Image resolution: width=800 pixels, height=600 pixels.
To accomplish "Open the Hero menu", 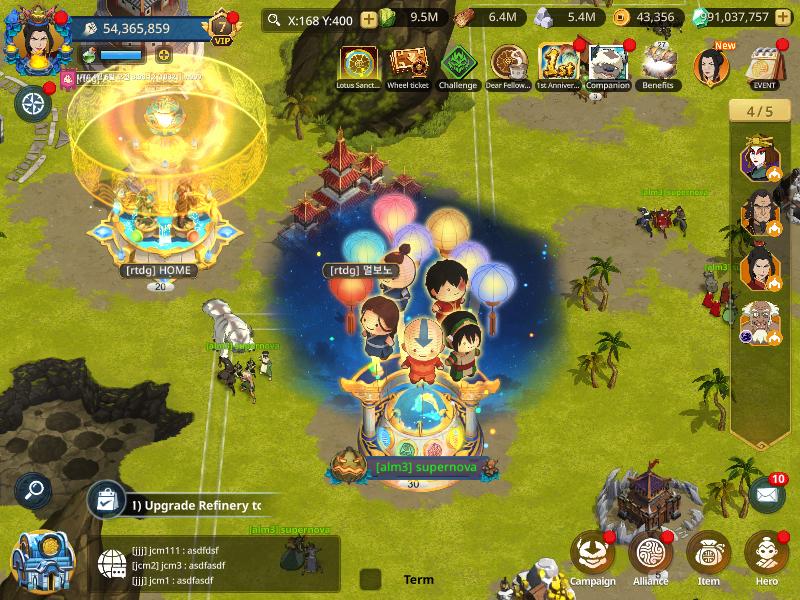I will (766, 555).
